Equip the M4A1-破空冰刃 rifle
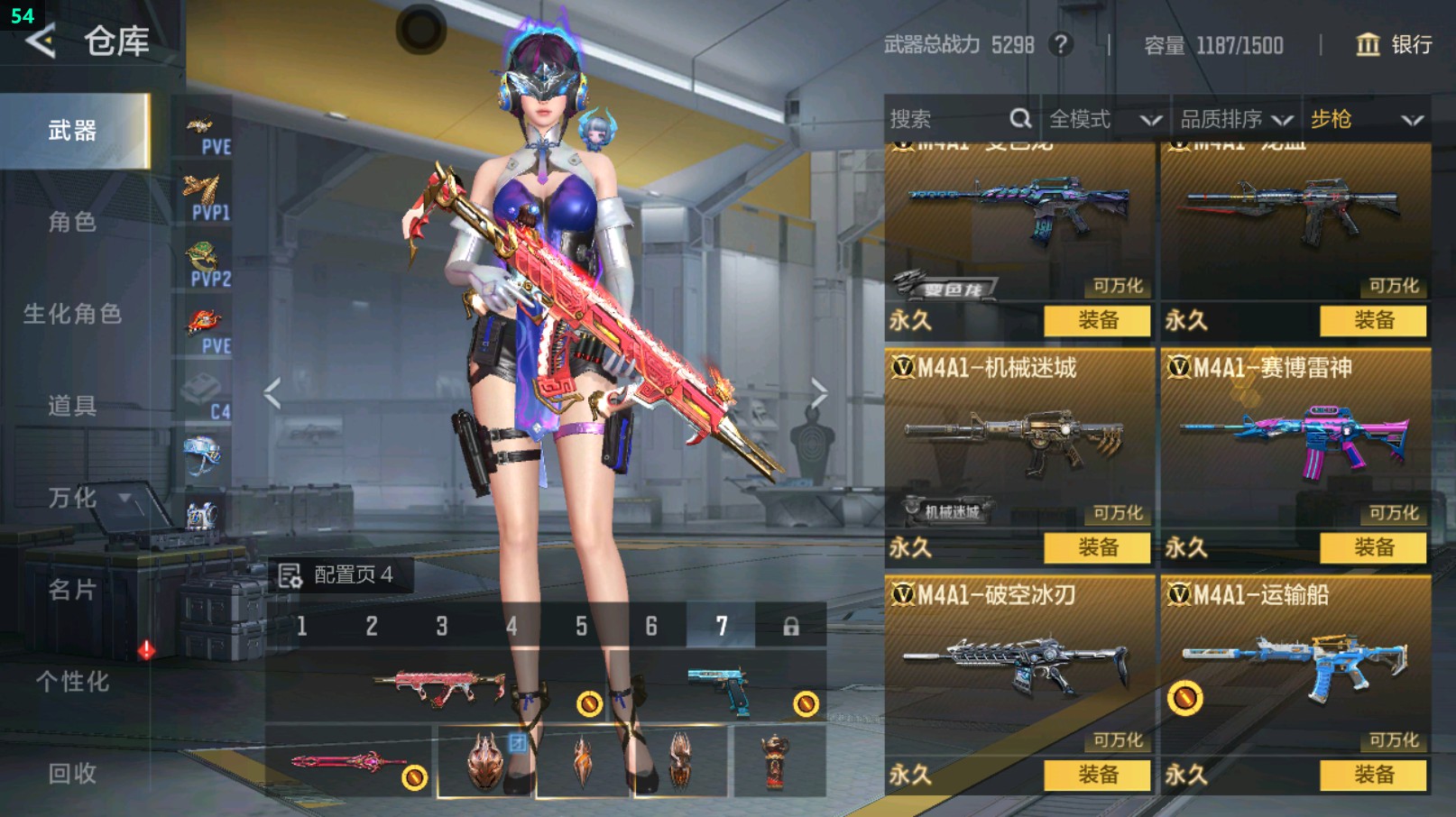This screenshot has height=817, width=1456. coord(1097,775)
